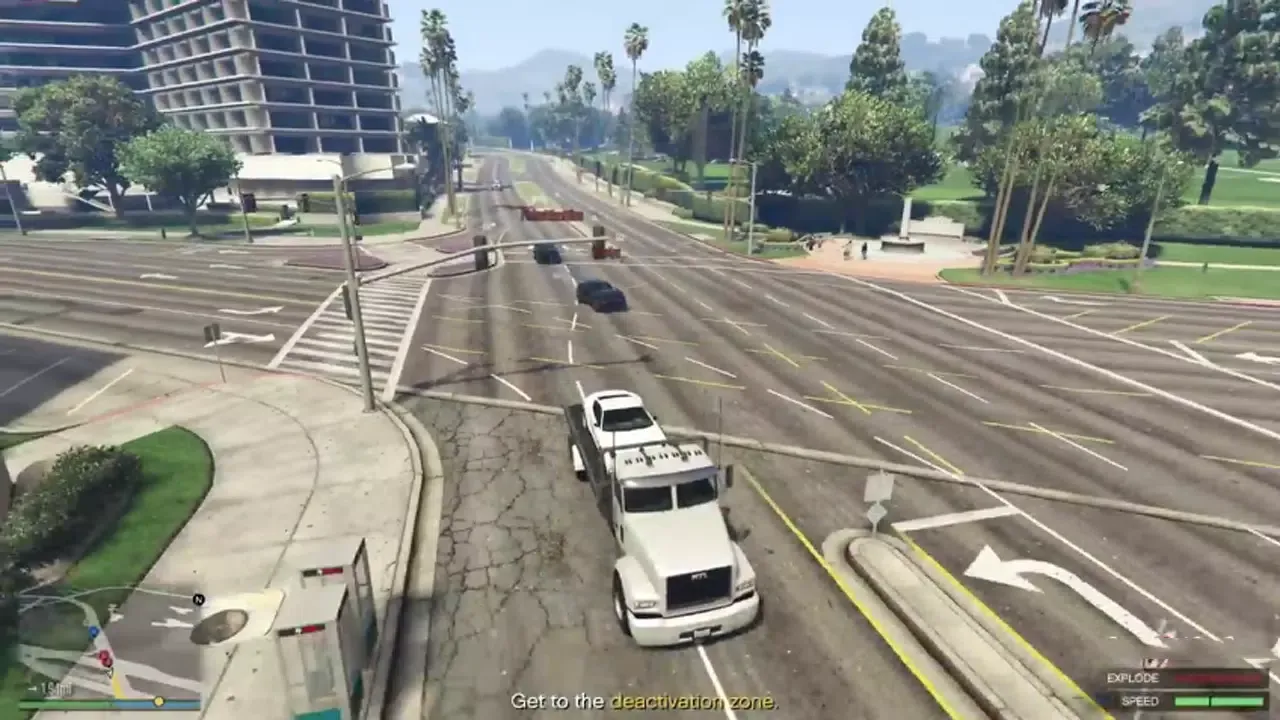Select the blue player blip on the minimap
Image resolution: width=1280 pixels, height=720 pixels.
pyautogui.click(x=93, y=632)
